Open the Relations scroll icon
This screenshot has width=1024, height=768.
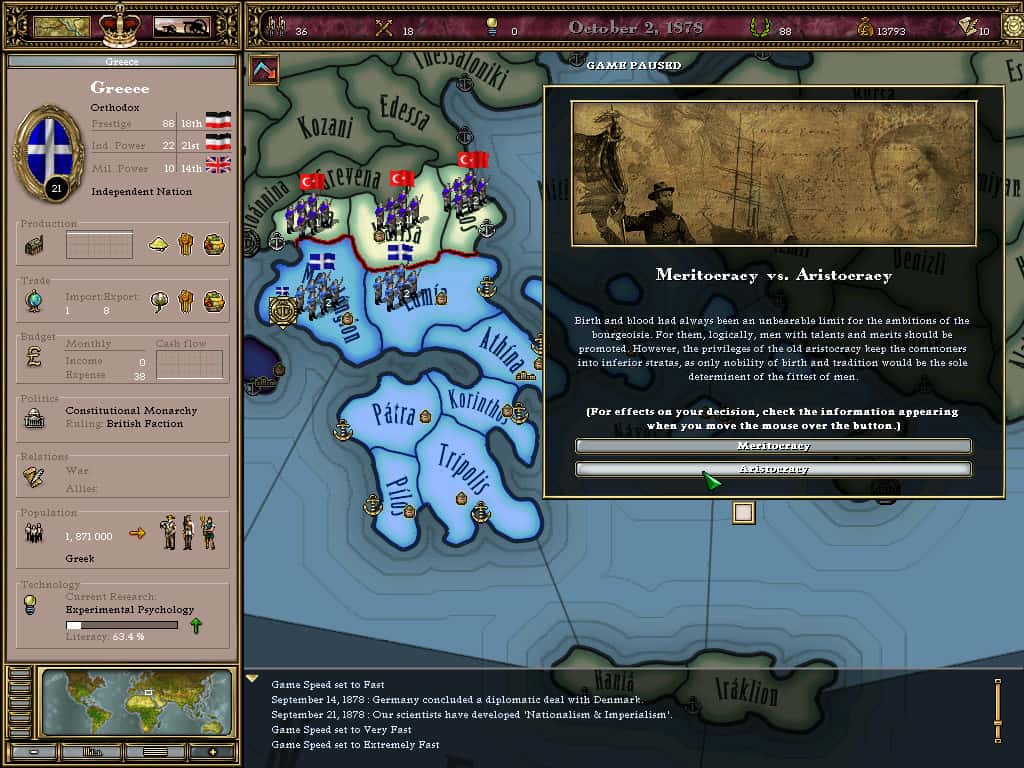34,477
